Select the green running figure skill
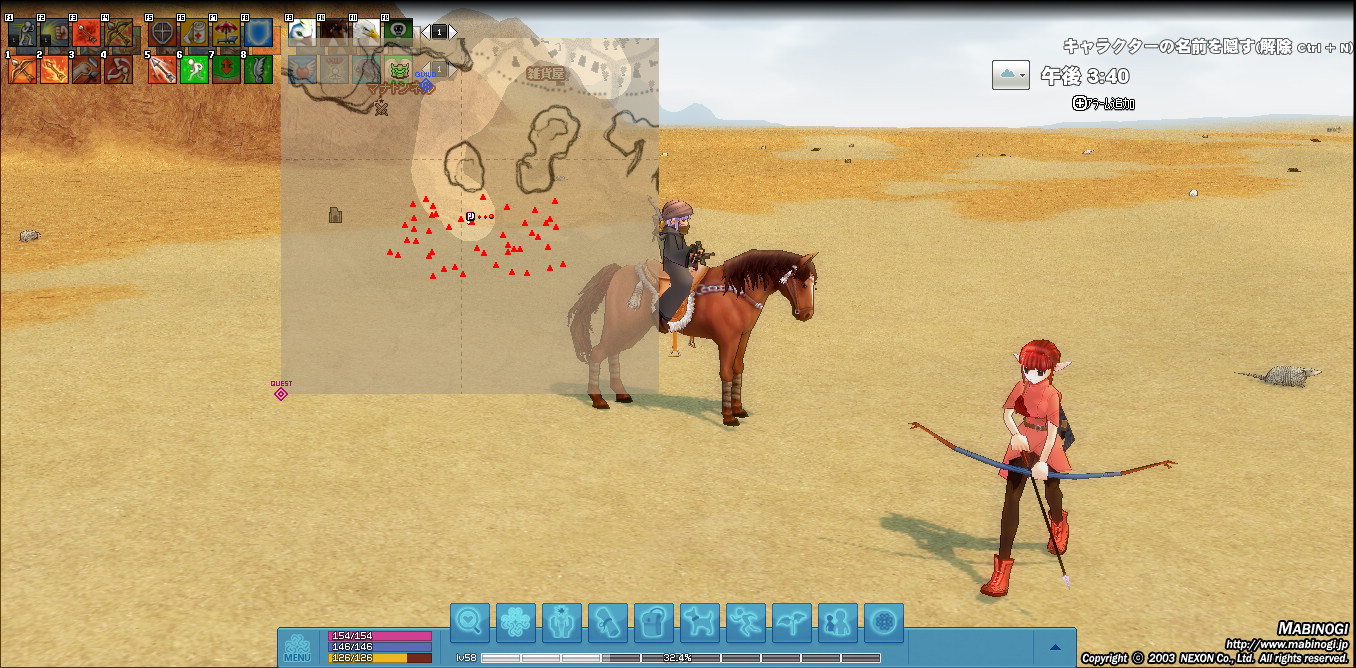This screenshot has width=1356, height=668. click(x=193, y=69)
